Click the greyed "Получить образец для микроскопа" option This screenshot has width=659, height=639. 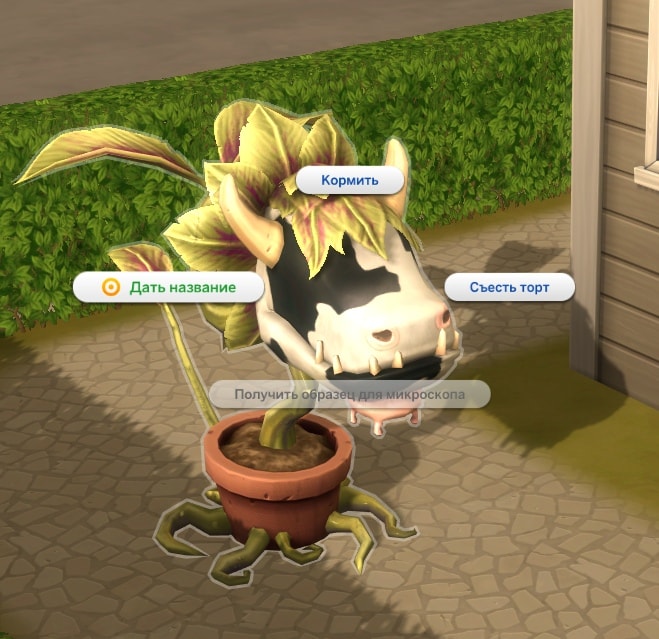[349, 394]
